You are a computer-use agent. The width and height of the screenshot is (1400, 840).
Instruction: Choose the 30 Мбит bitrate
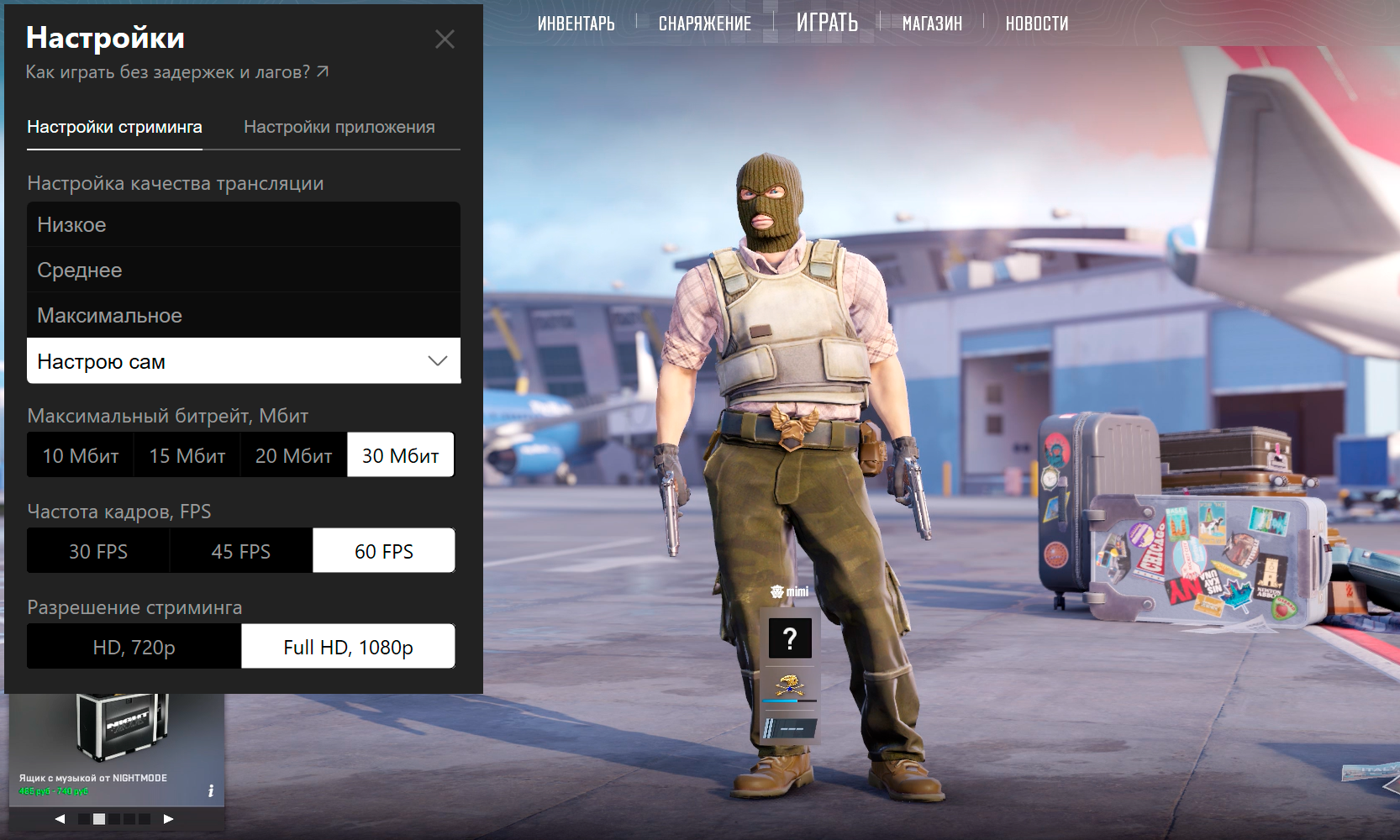click(x=401, y=455)
